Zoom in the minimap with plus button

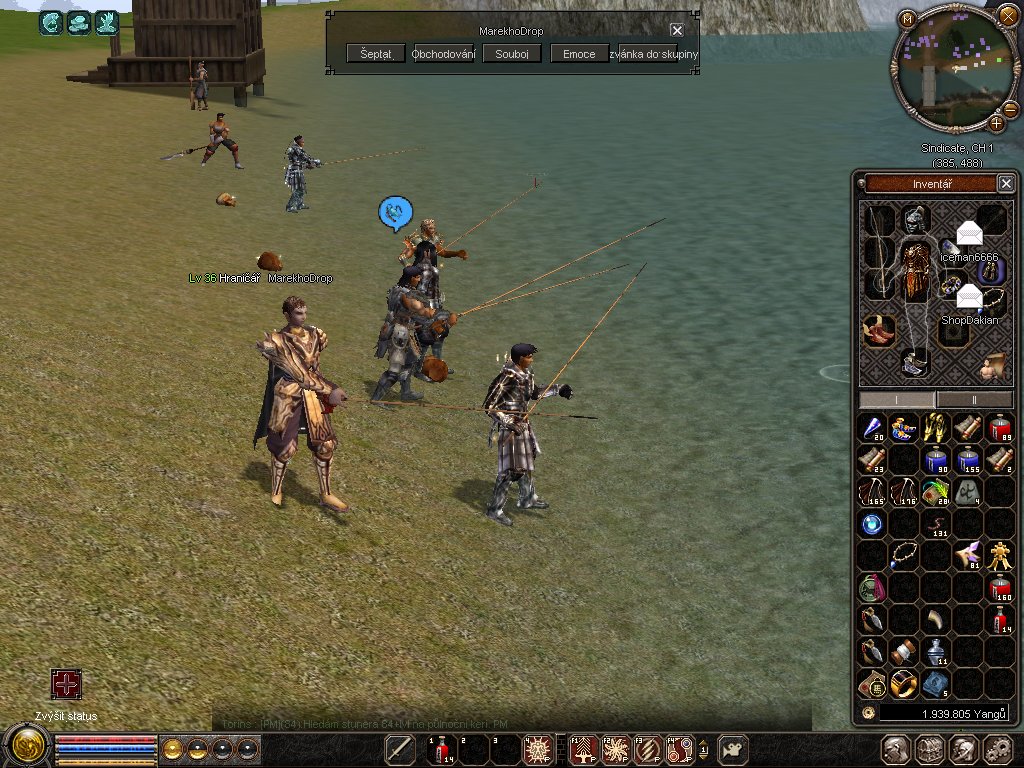997,124
